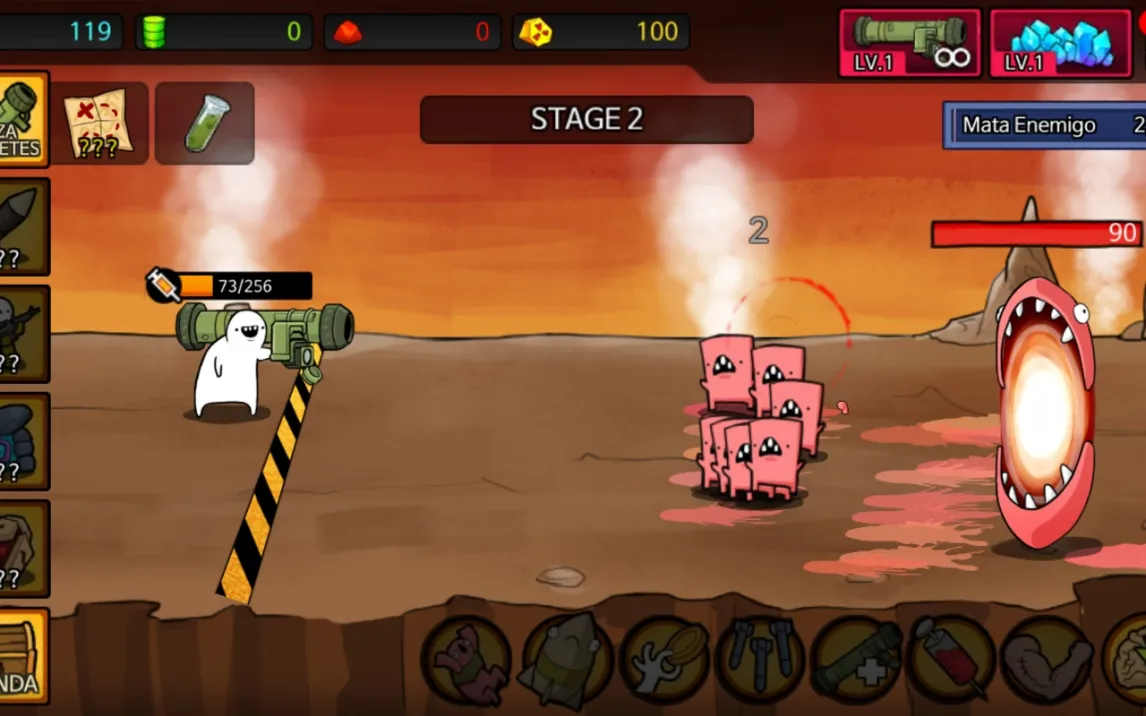
Task: Select the LV.1 rocket launcher weapon
Action: 909,43
